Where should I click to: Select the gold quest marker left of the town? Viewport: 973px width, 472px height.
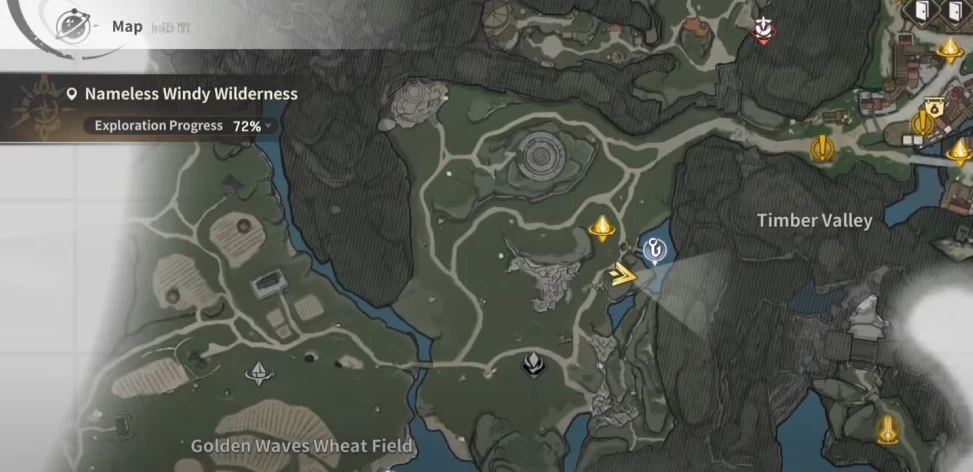pos(822,149)
